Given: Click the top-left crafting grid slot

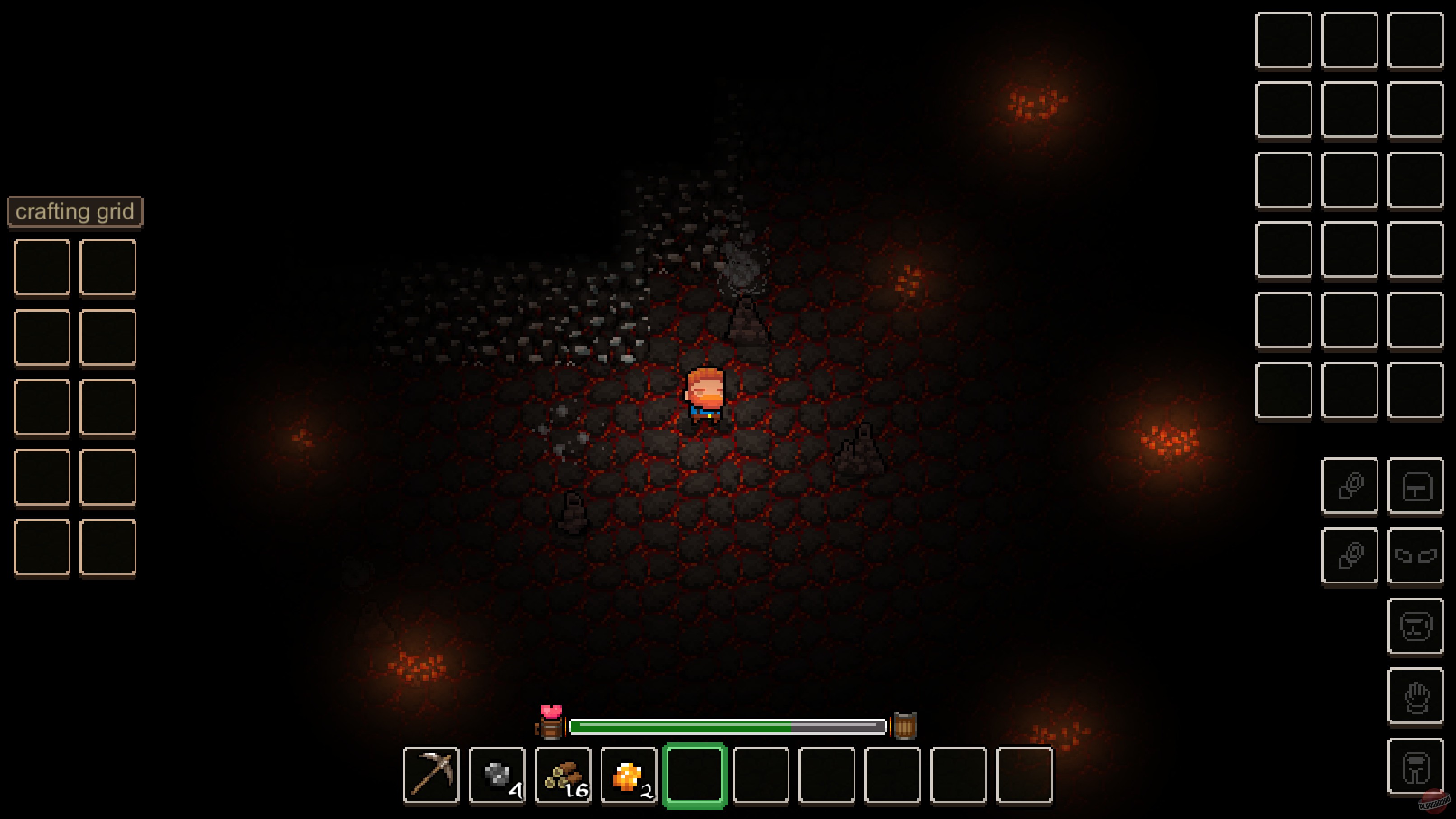Looking at the screenshot, I should click(x=41, y=266).
